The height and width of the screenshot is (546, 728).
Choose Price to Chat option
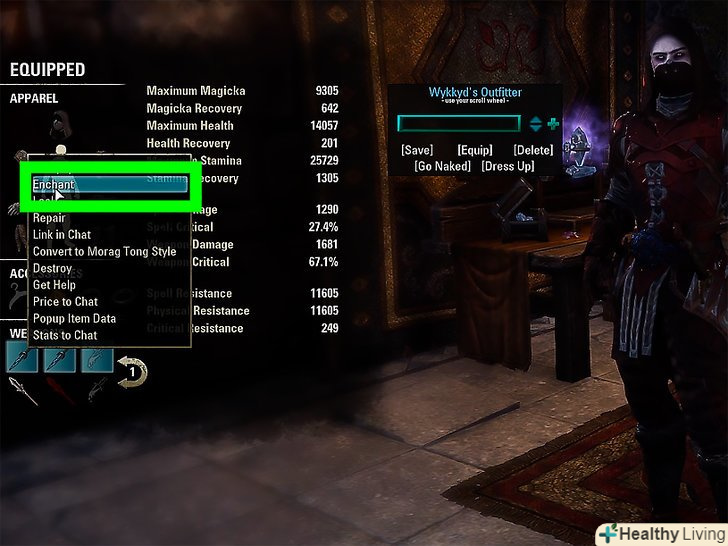(x=65, y=302)
